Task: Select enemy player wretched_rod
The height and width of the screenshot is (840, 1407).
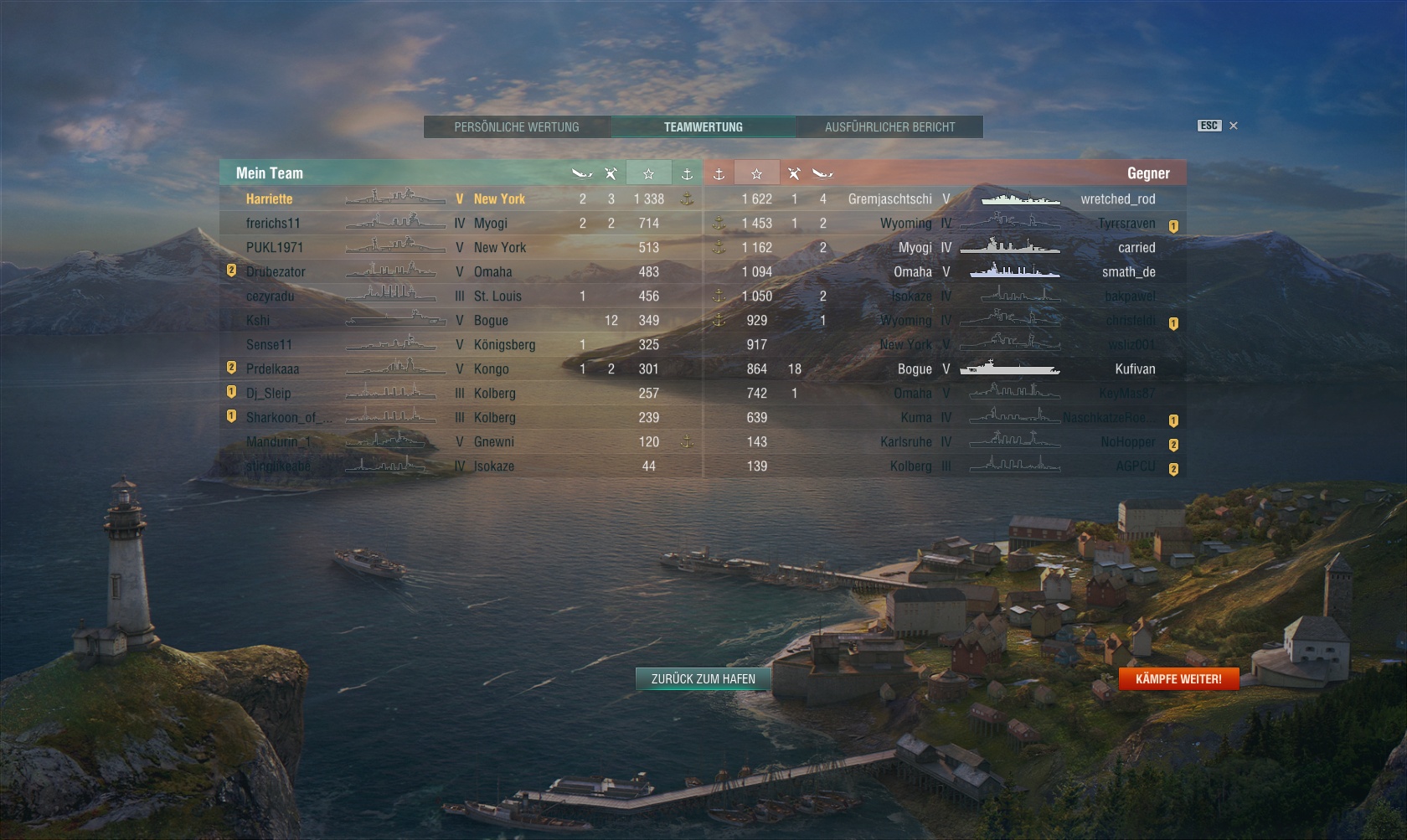Action: pos(1117,199)
